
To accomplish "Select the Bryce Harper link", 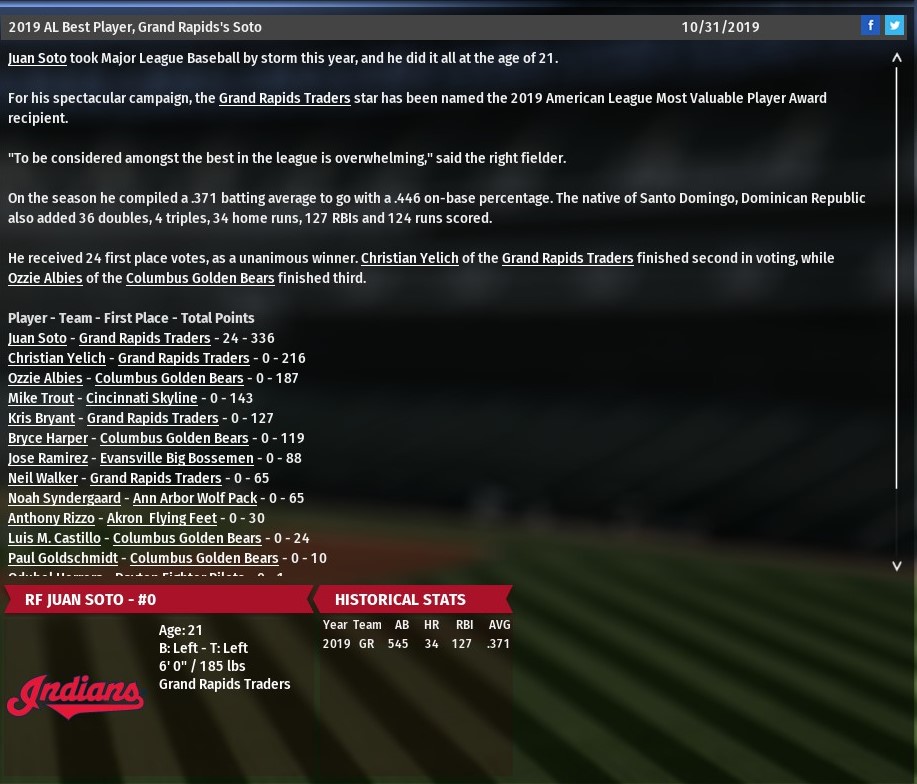I will (x=48, y=438).
